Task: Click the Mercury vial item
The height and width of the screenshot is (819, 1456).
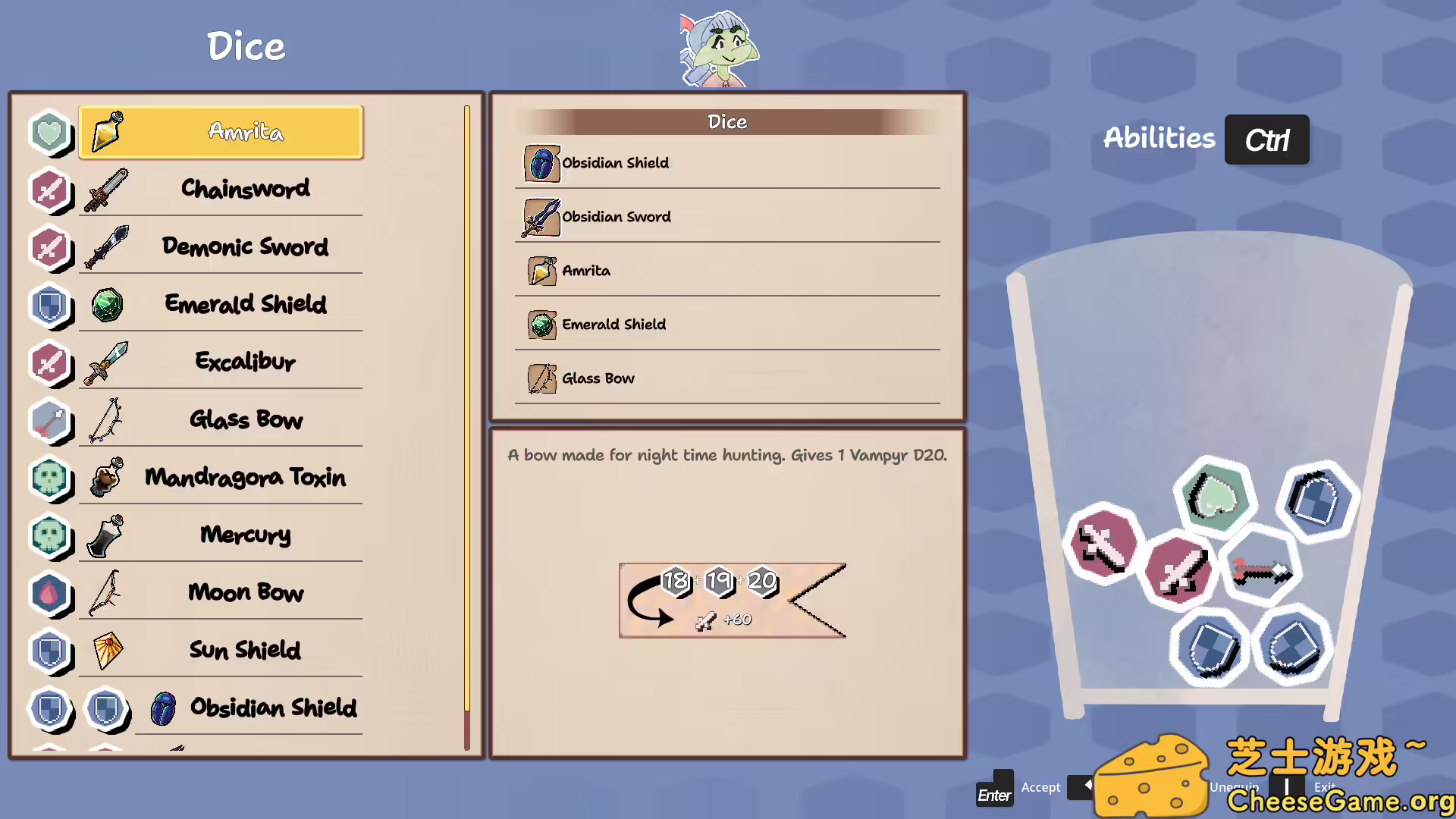Action: [x=106, y=535]
